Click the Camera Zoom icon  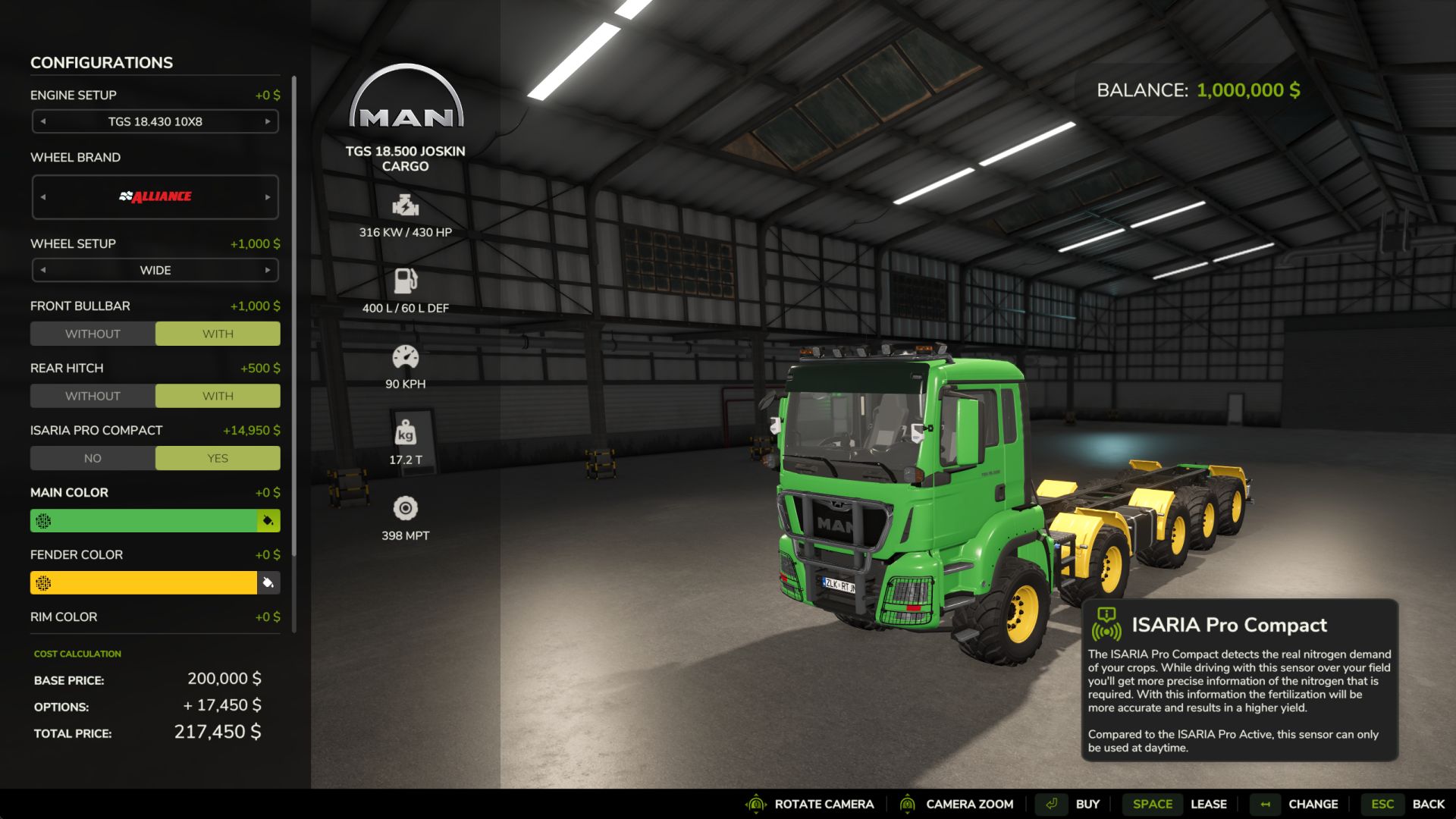(908, 804)
